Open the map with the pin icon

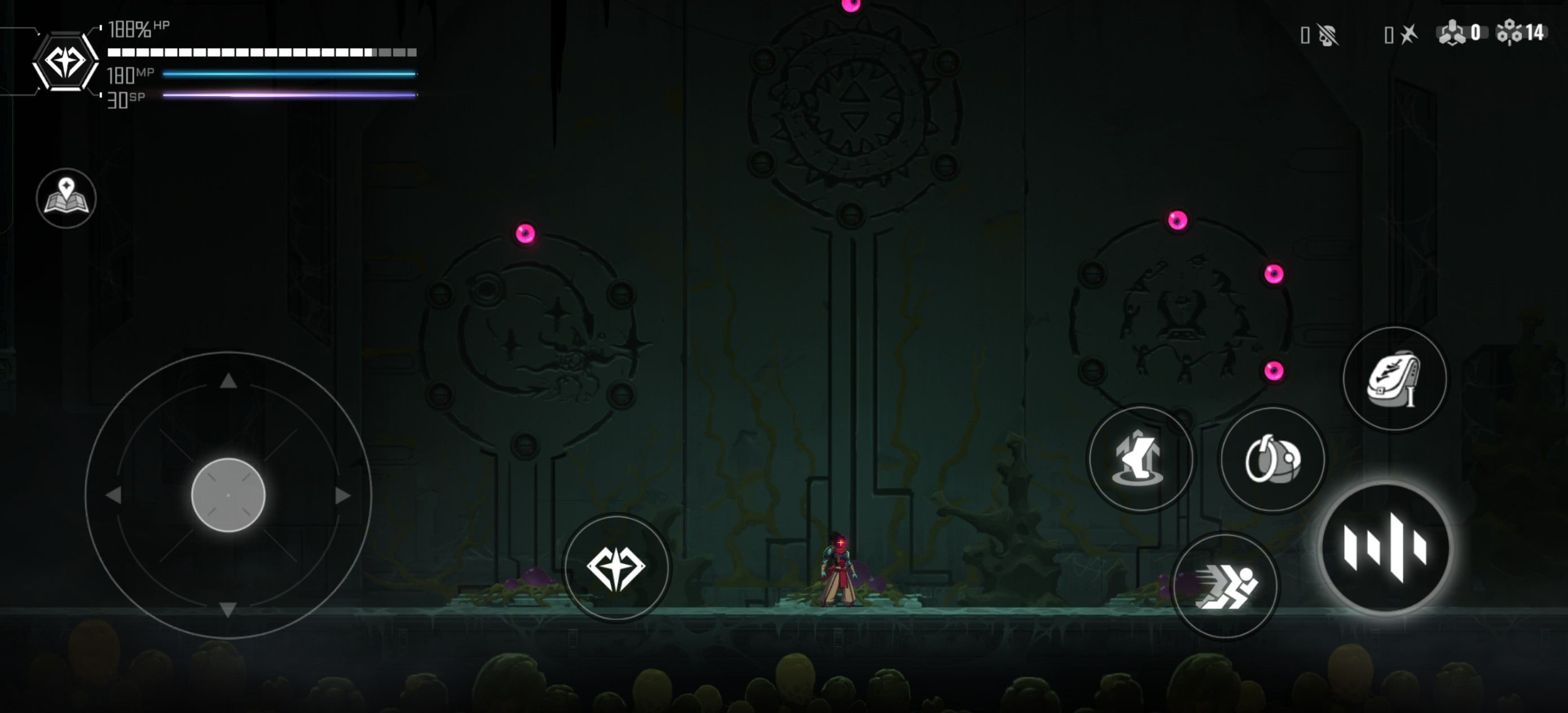[x=67, y=198]
